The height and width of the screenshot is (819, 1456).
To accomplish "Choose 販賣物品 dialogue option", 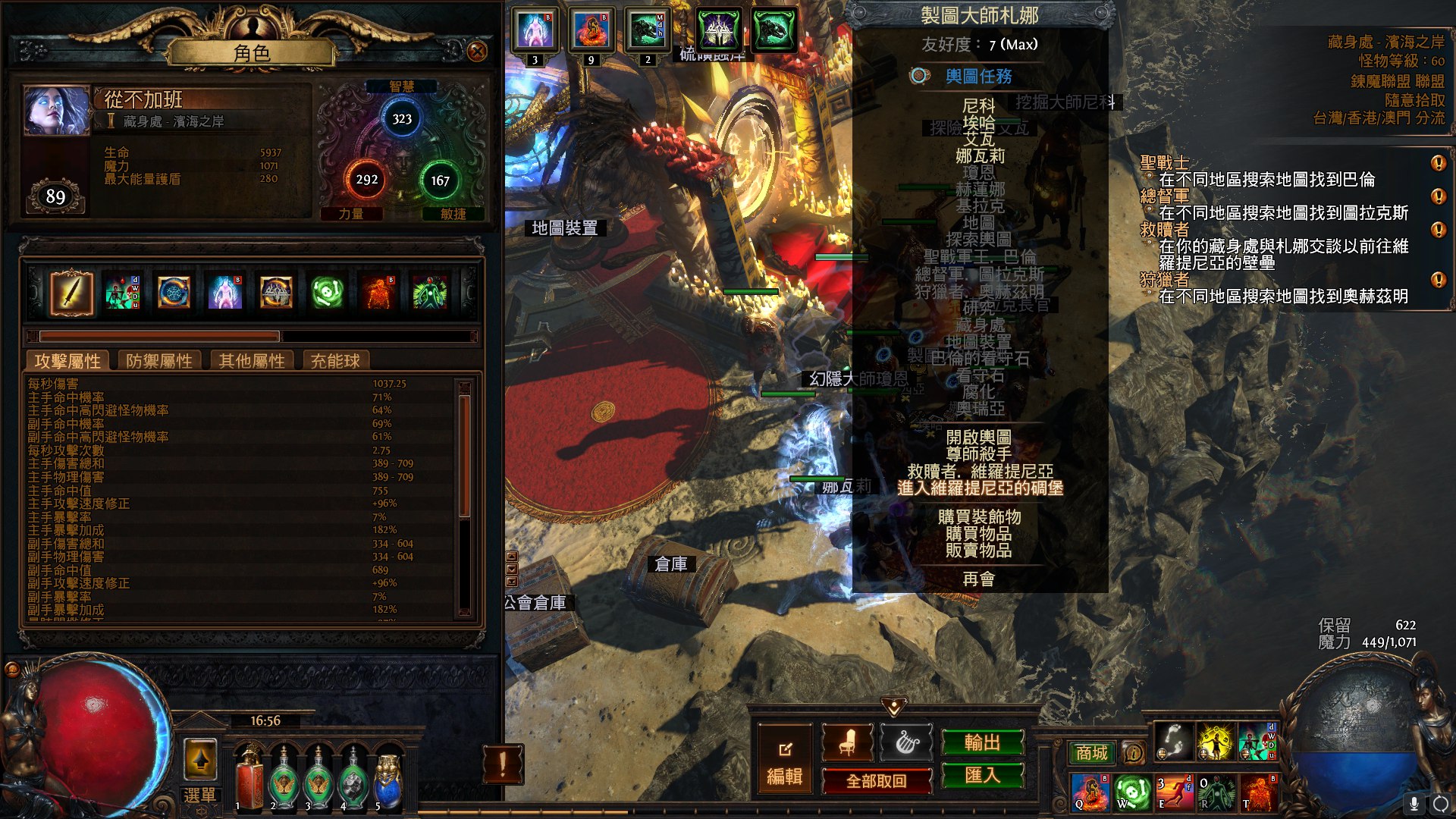I will coord(978,550).
